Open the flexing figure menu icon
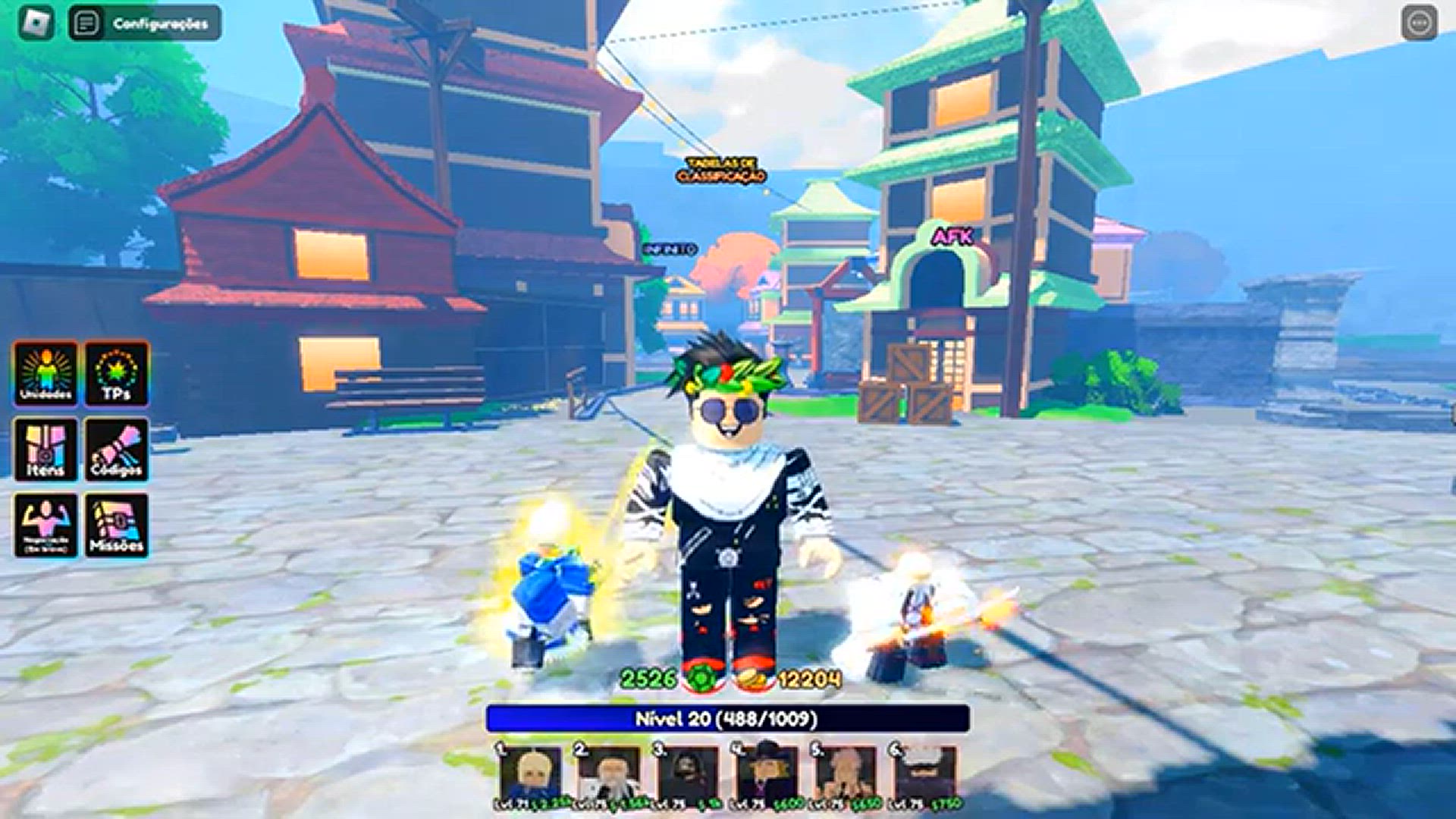The image size is (1456, 819). click(45, 525)
